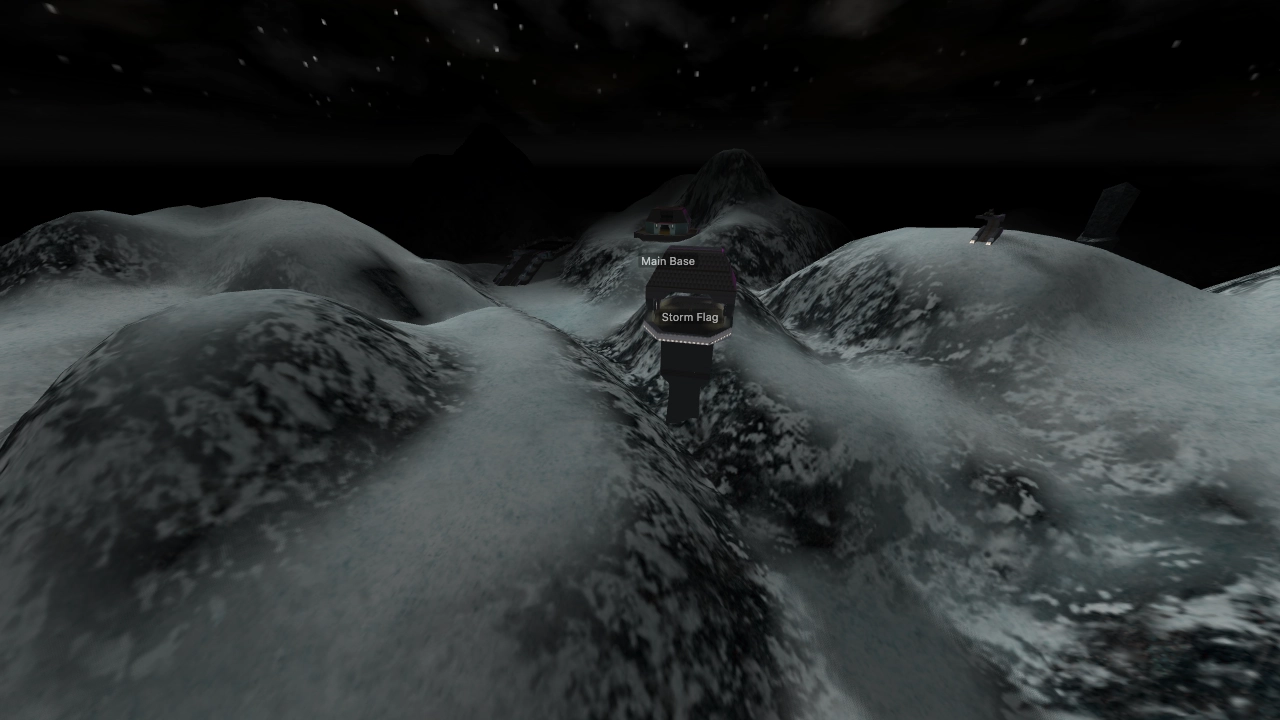Click the domed roof of the flag building
Image resolution: width=1280 pixels, height=720 pixels.
click(x=687, y=276)
